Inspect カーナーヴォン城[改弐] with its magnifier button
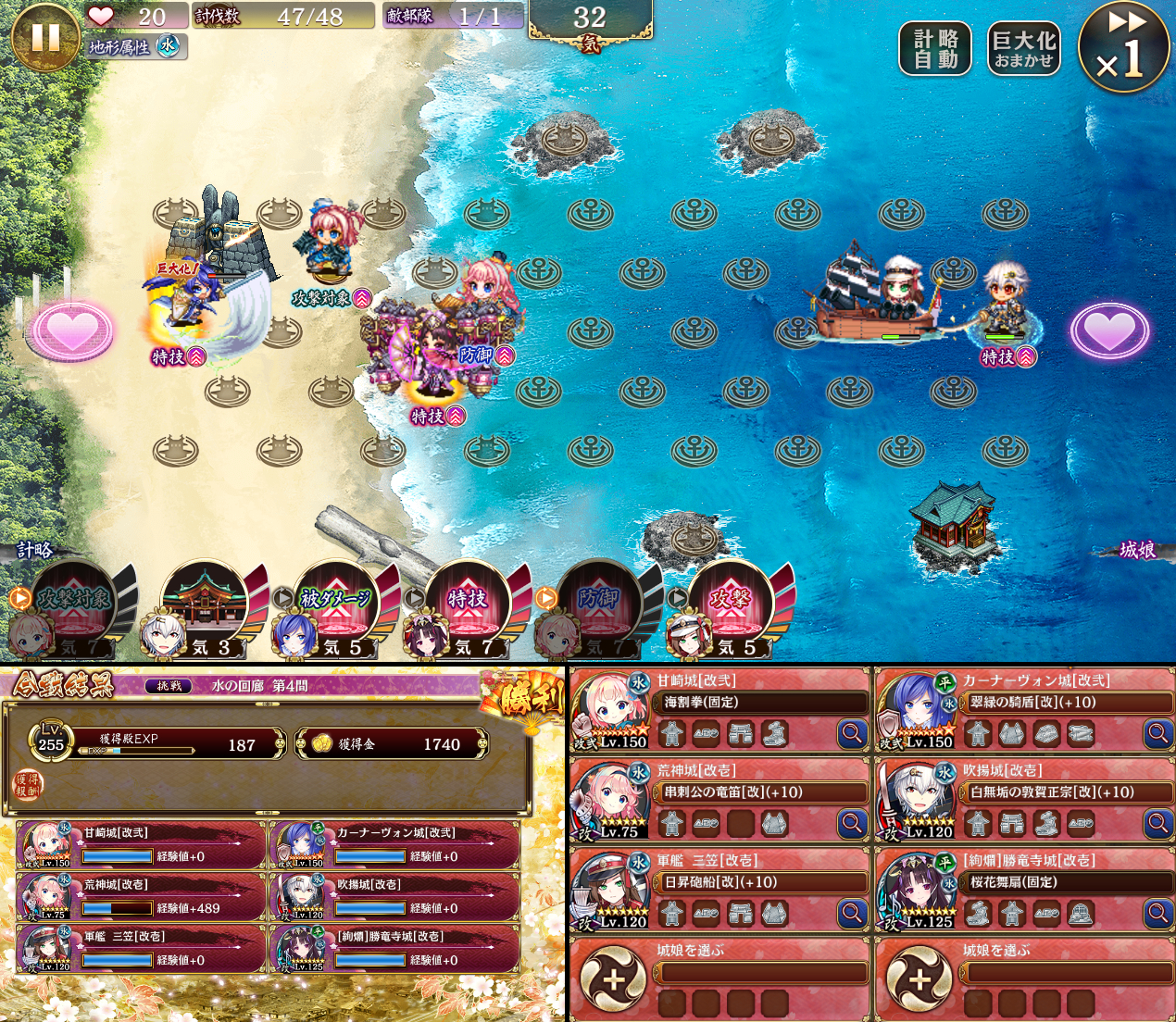This screenshot has height=1022, width=1176. 1157,734
